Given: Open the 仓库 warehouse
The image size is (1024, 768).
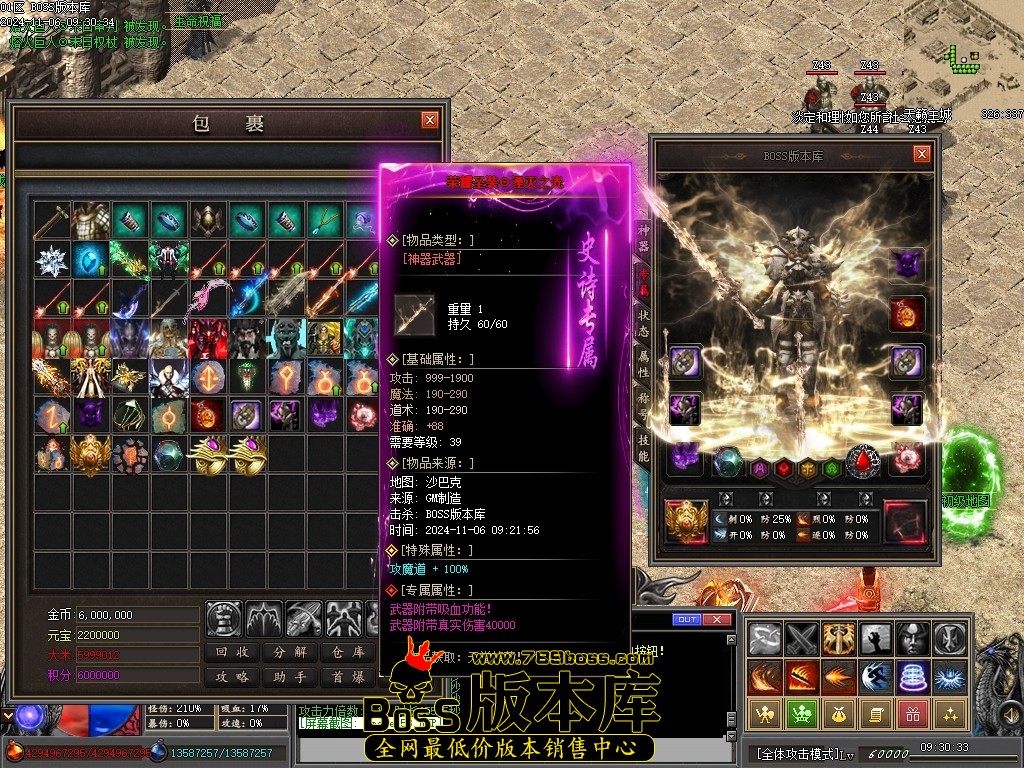Looking at the screenshot, I should [346, 651].
